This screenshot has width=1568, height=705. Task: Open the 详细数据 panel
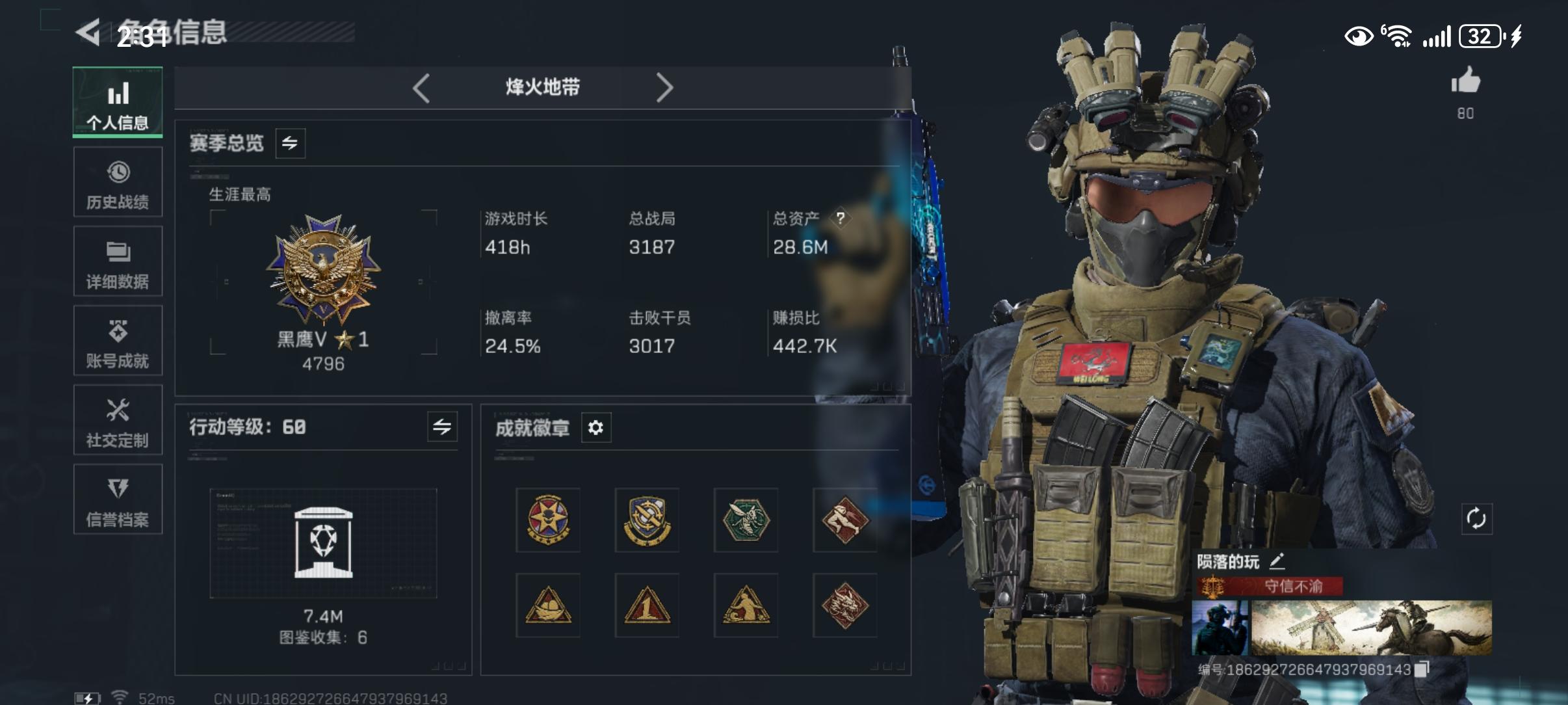(x=118, y=261)
